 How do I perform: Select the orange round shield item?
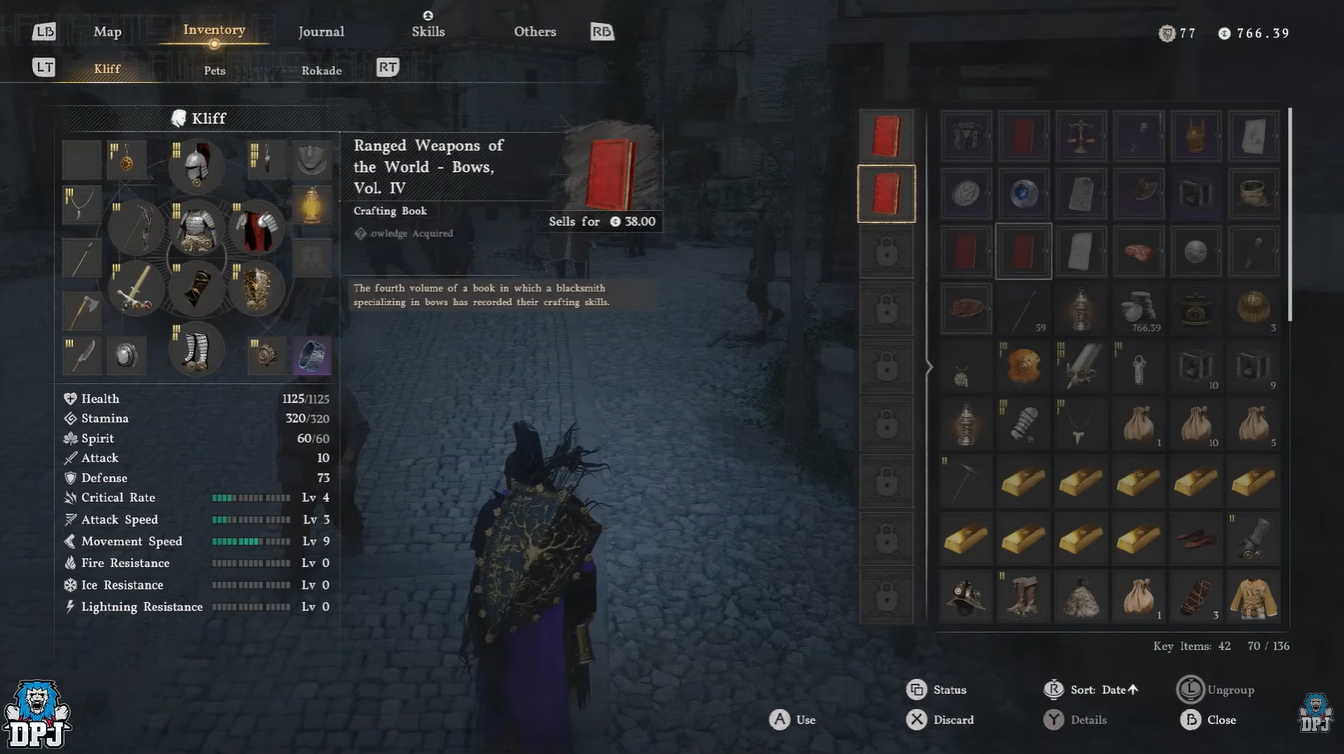(1024, 366)
